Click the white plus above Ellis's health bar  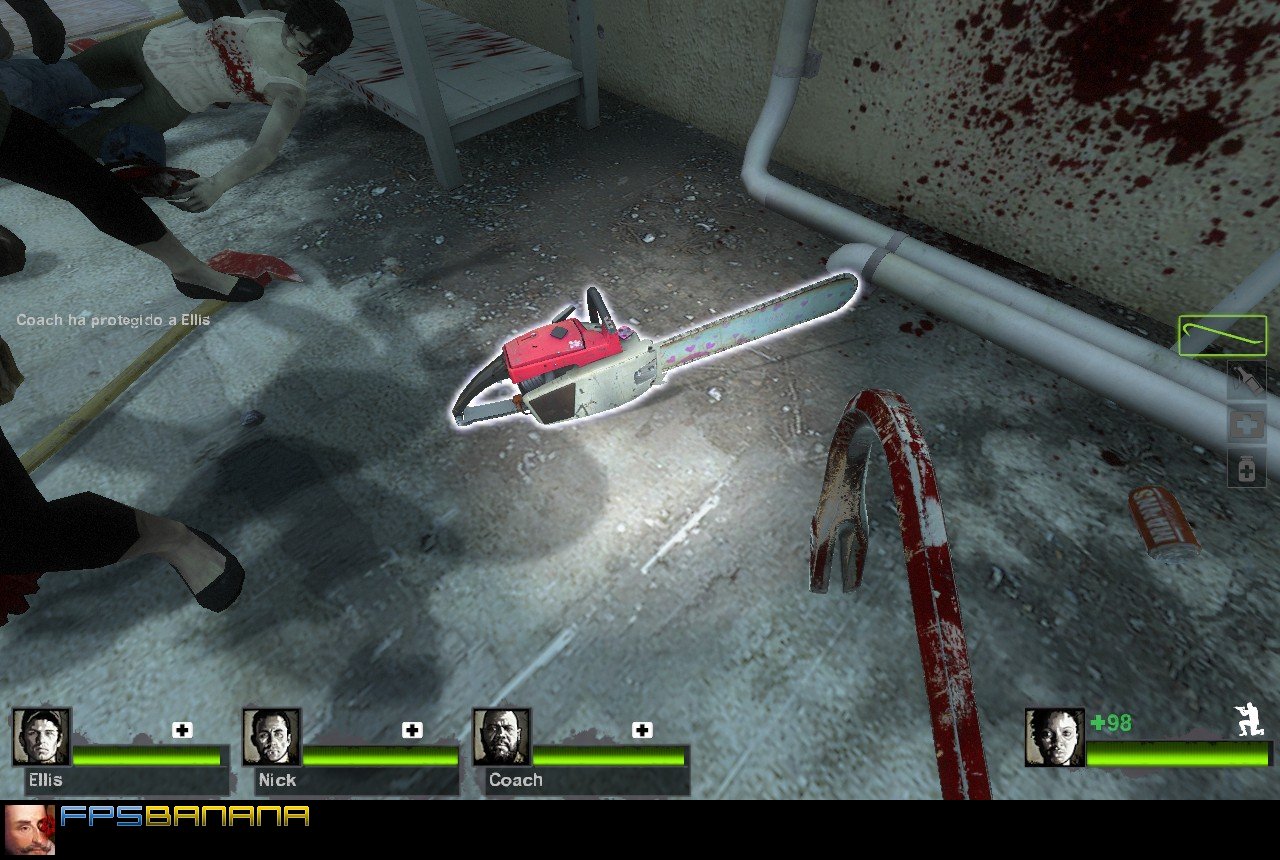180,731
